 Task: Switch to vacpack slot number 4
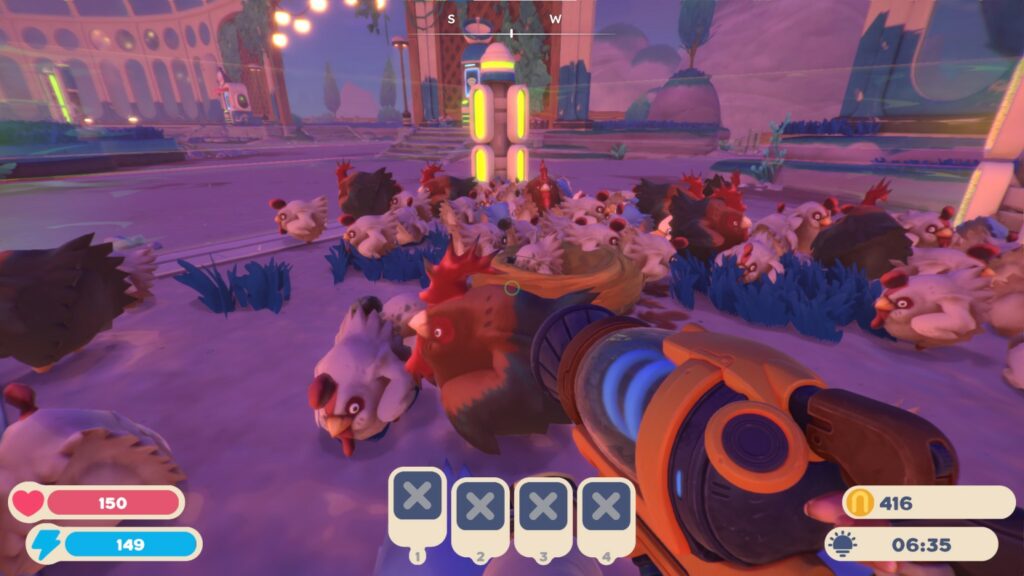point(605,507)
